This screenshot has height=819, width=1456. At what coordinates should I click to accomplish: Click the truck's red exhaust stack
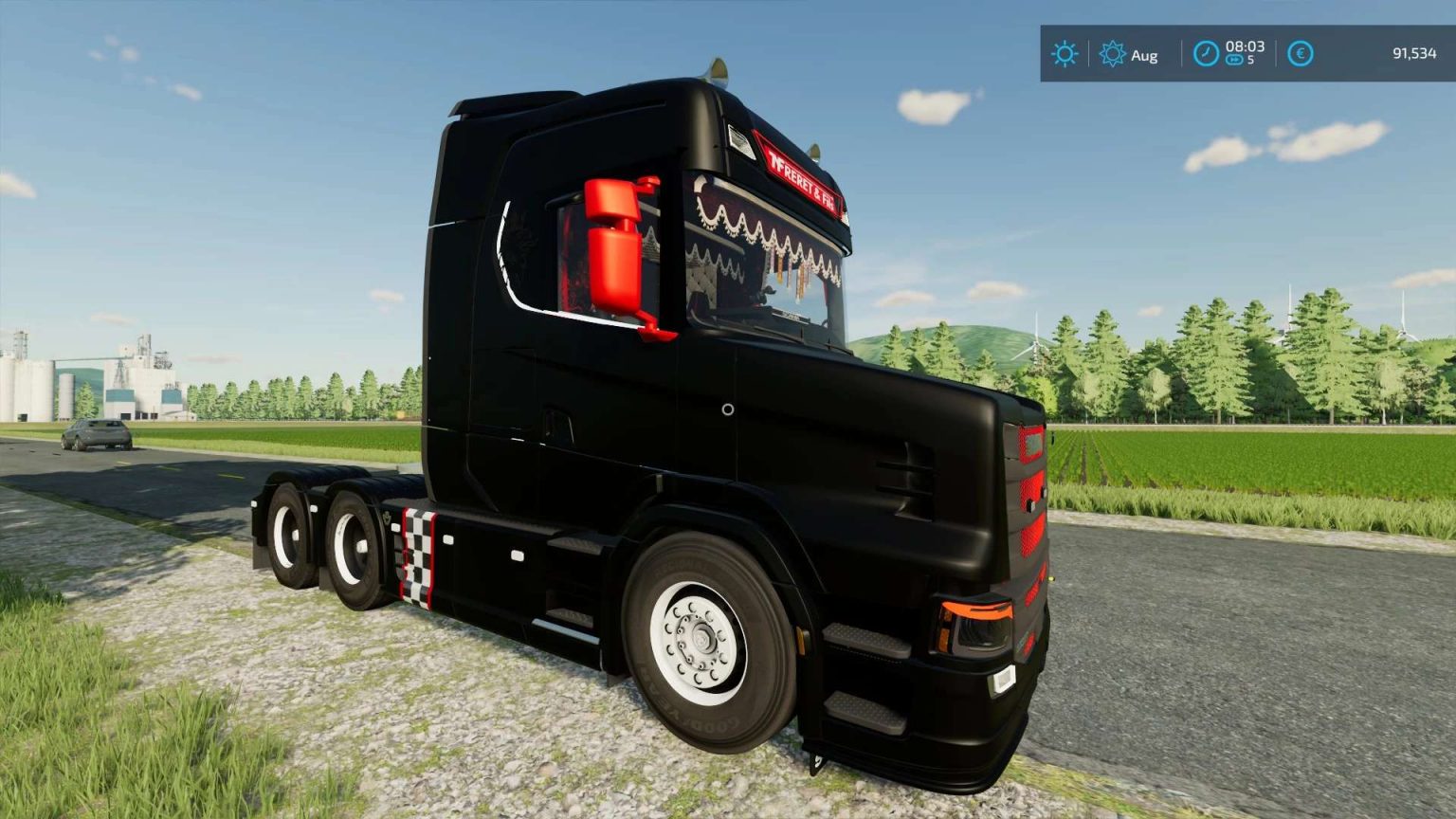coord(616,251)
